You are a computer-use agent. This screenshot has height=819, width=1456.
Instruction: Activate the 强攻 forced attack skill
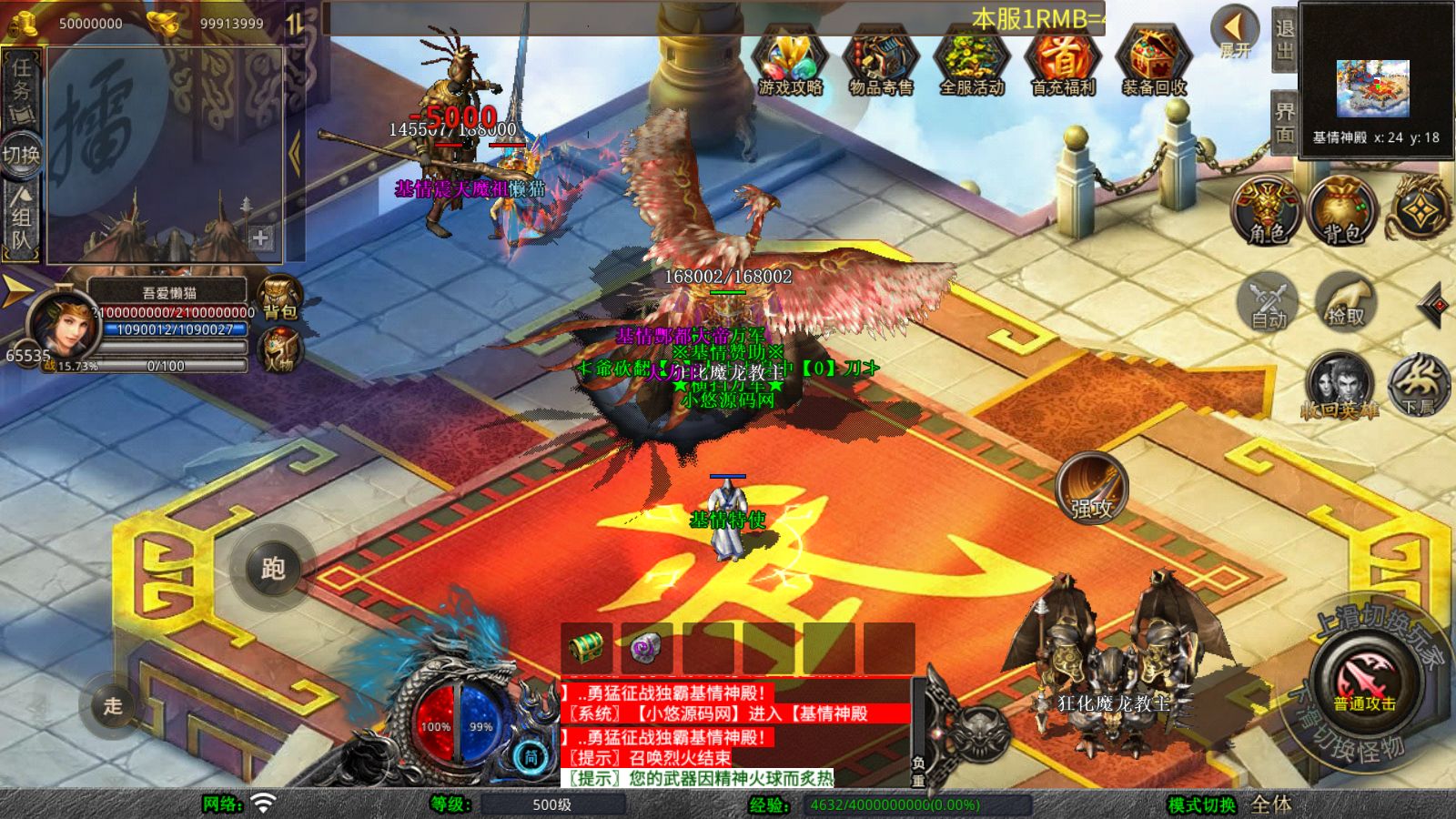point(1091,489)
